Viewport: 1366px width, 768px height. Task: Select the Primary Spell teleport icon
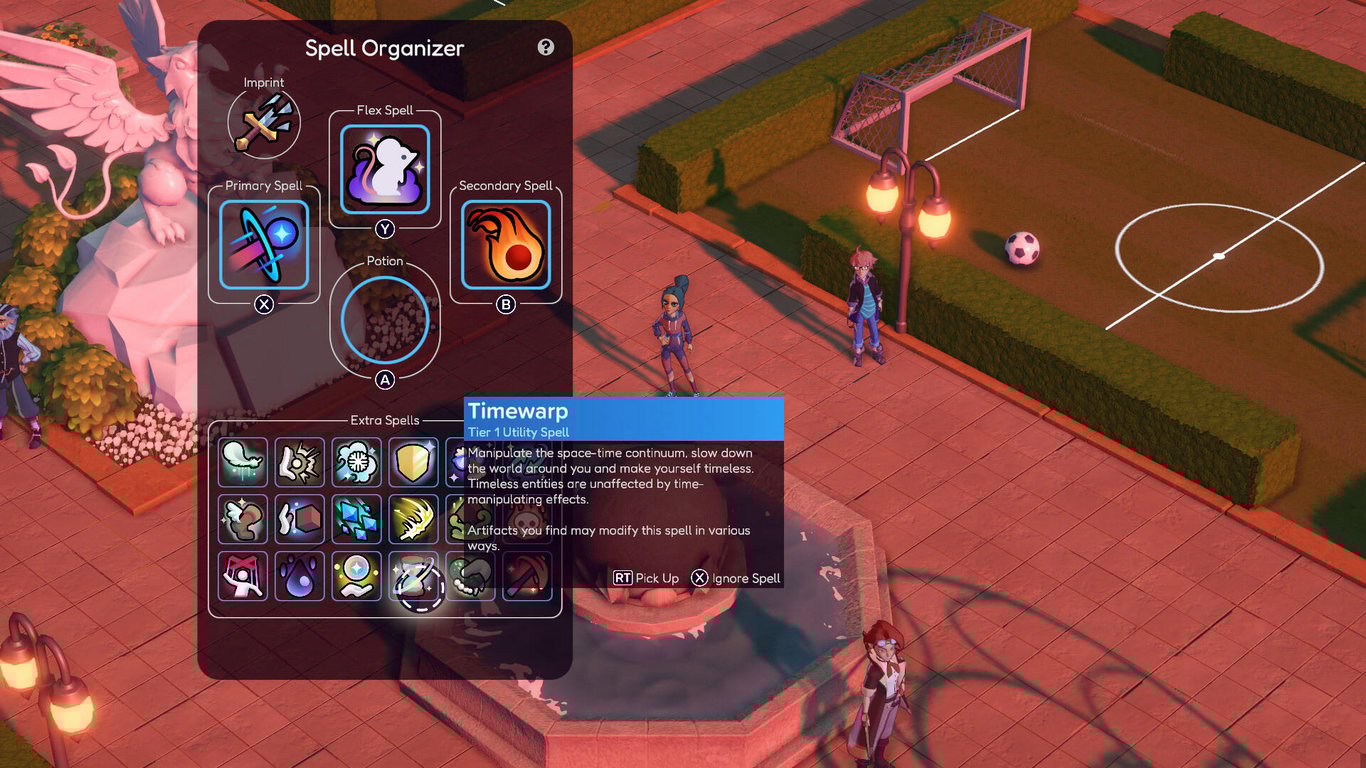[263, 243]
